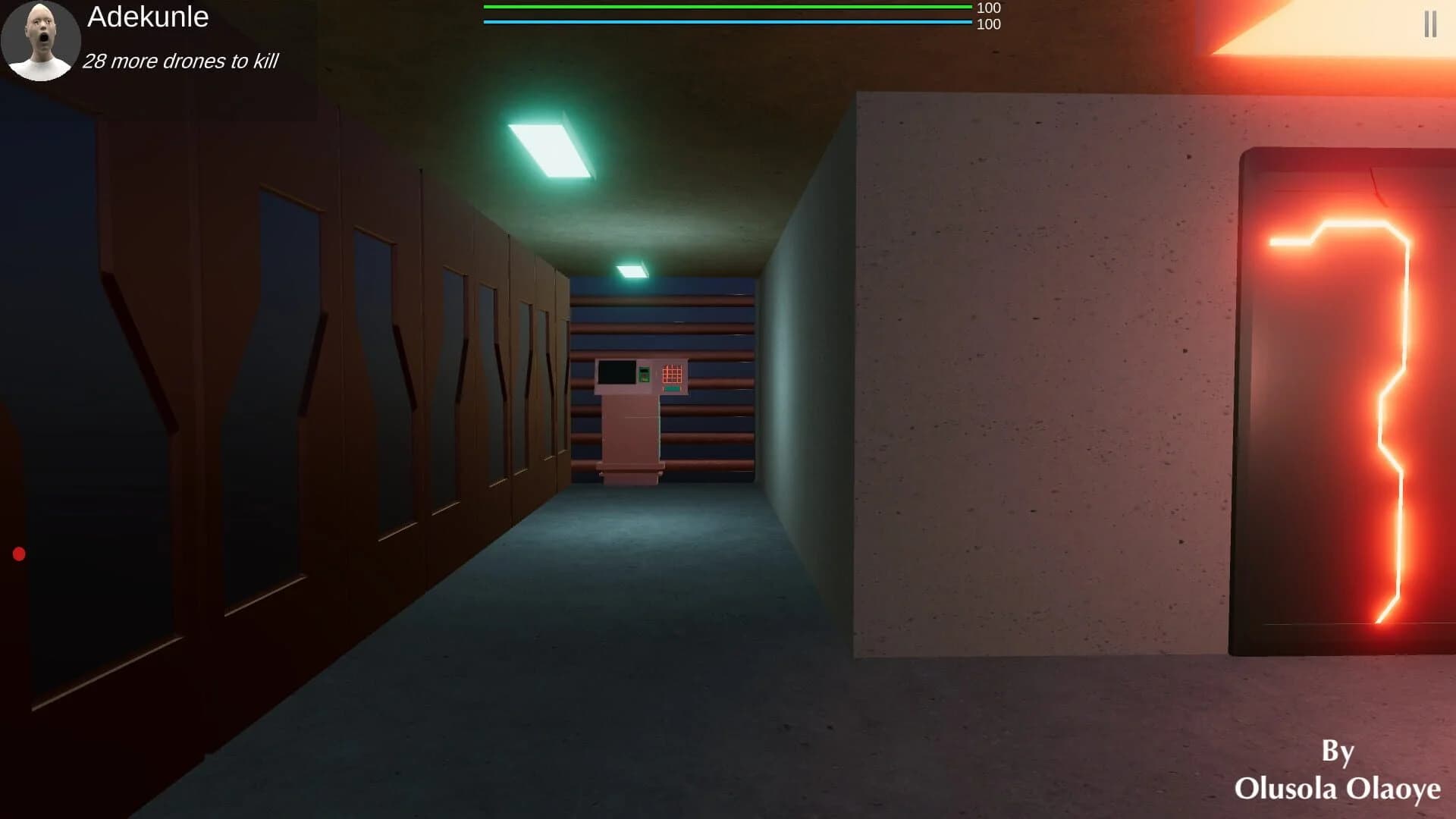The image size is (1456, 819).
Task: Select the Adekunle avatar portrait
Action: tap(42, 42)
